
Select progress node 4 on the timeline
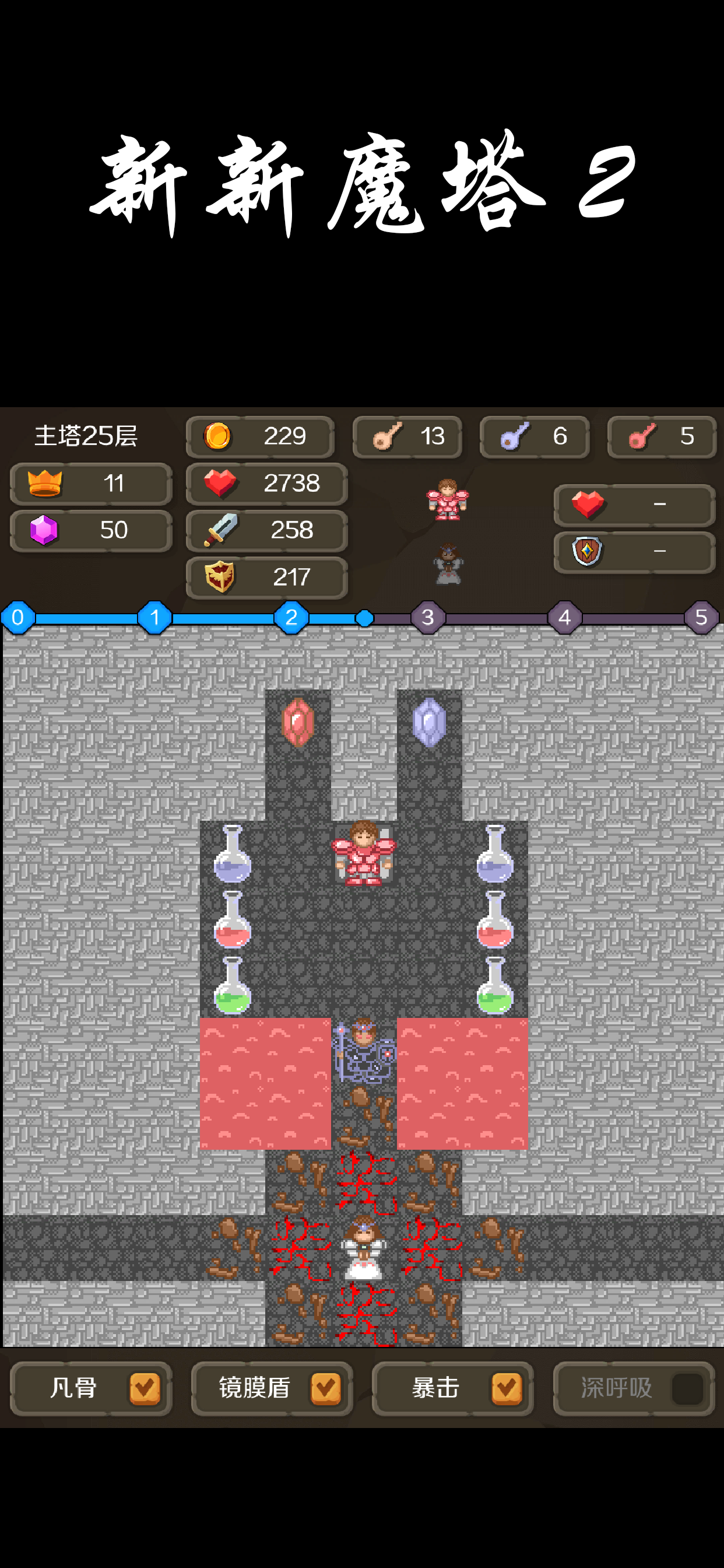tap(565, 617)
